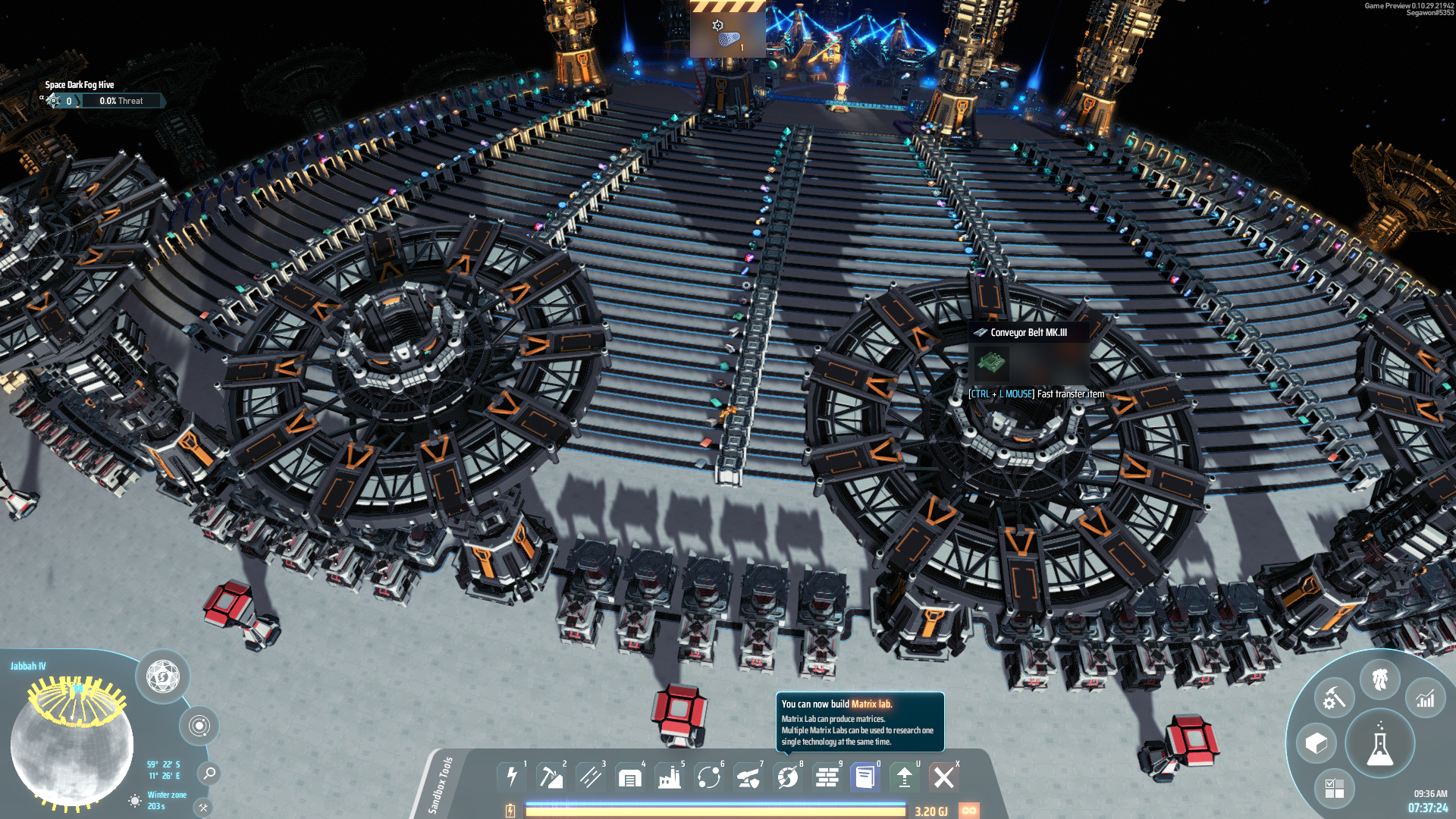Choose the conveyor belt logistics category
The width and height of the screenshot is (1456, 819).
[x=591, y=777]
